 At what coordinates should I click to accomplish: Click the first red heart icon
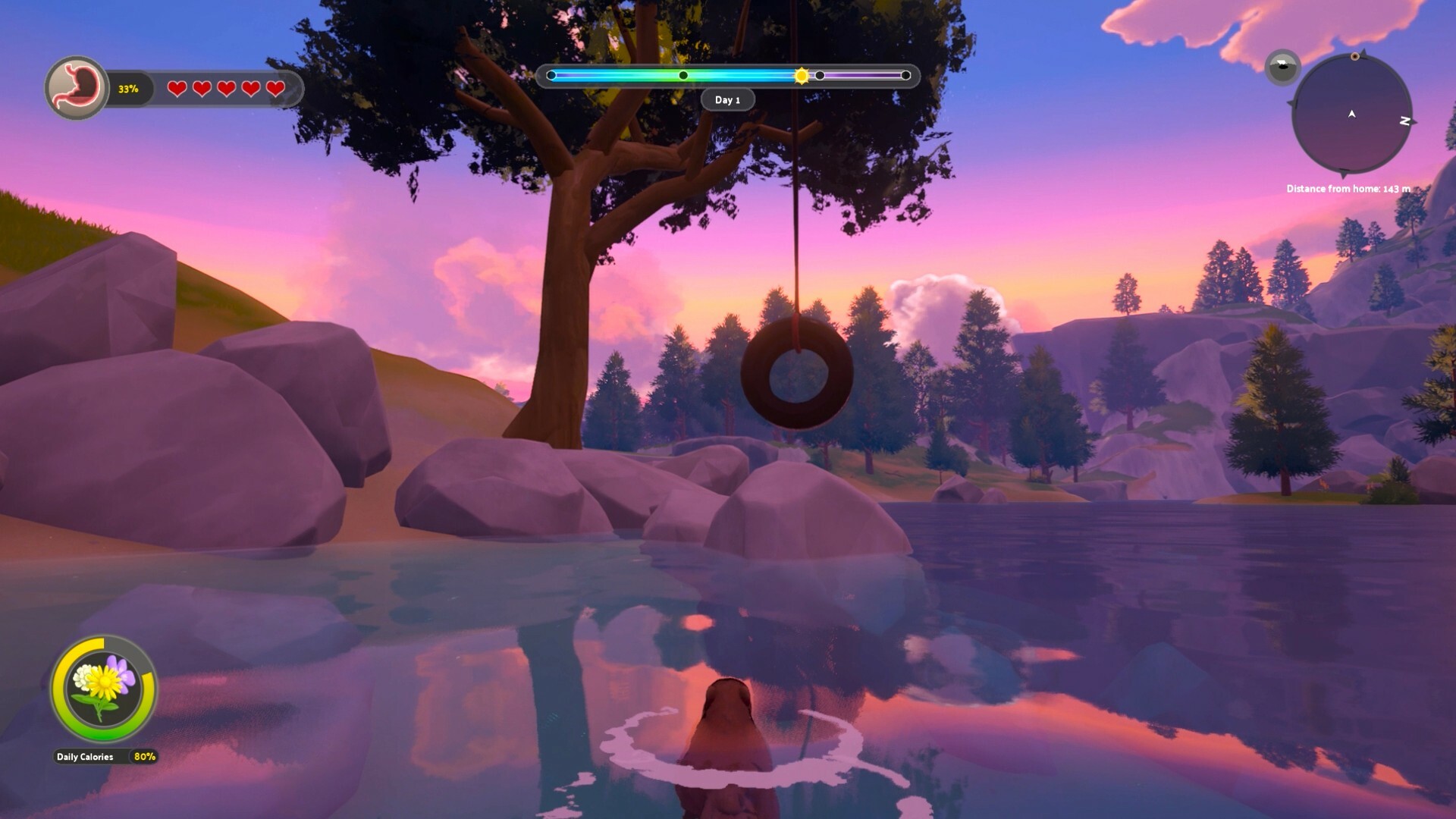point(177,89)
